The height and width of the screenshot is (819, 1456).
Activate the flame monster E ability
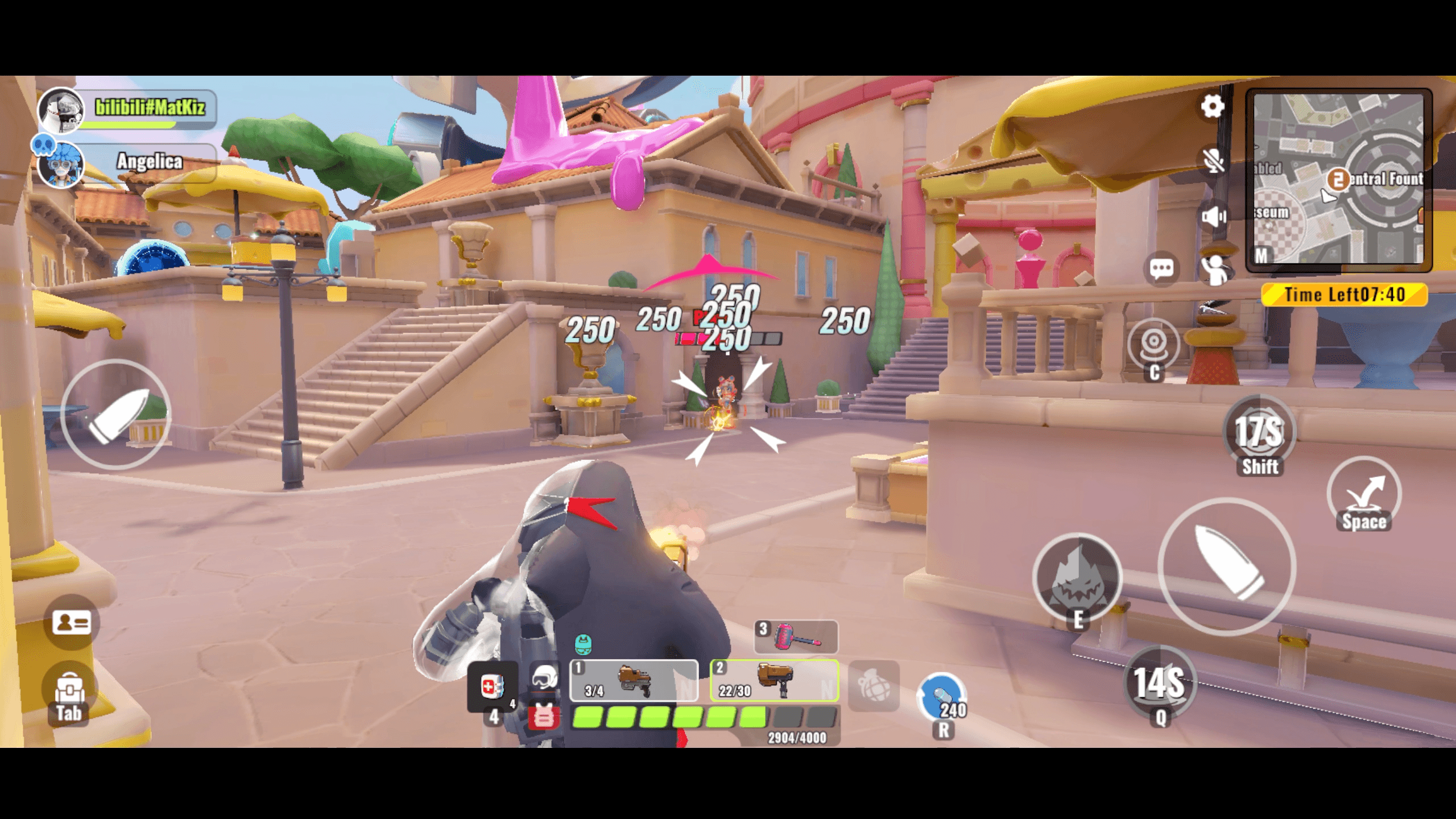click(x=1077, y=577)
